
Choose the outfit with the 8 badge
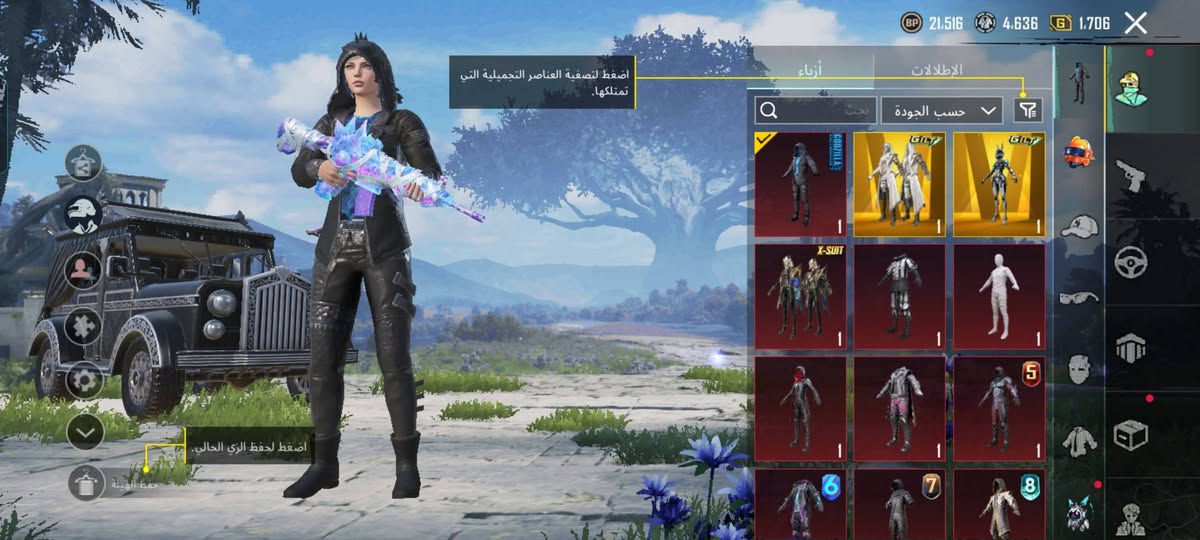(x=999, y=503)
